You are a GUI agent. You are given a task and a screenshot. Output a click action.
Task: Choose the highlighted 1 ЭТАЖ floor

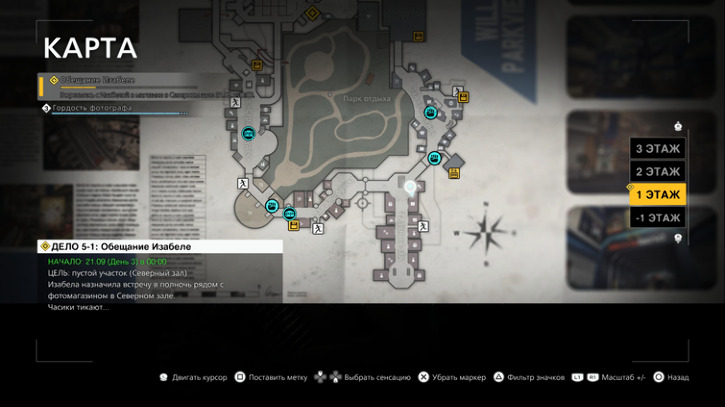[x=657, y=195]
